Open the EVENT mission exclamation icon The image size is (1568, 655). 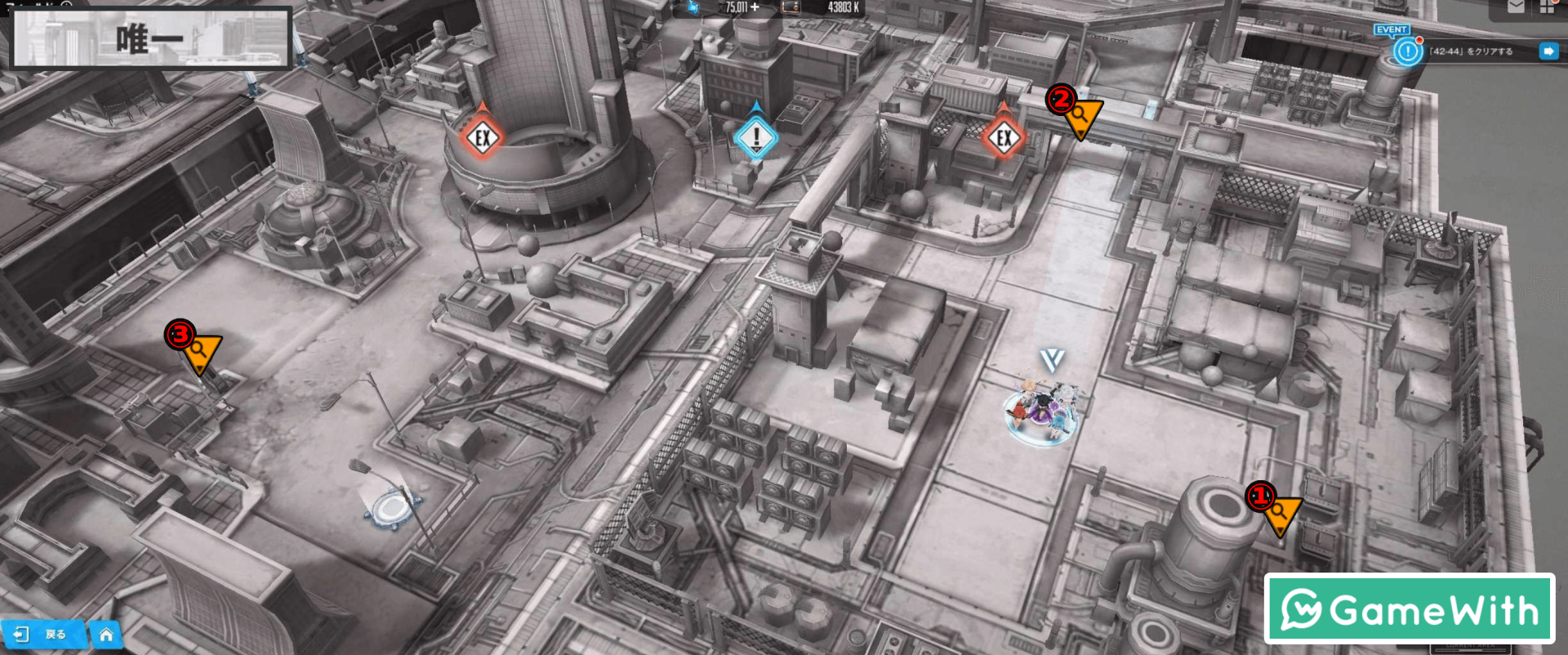(1407, 51)
